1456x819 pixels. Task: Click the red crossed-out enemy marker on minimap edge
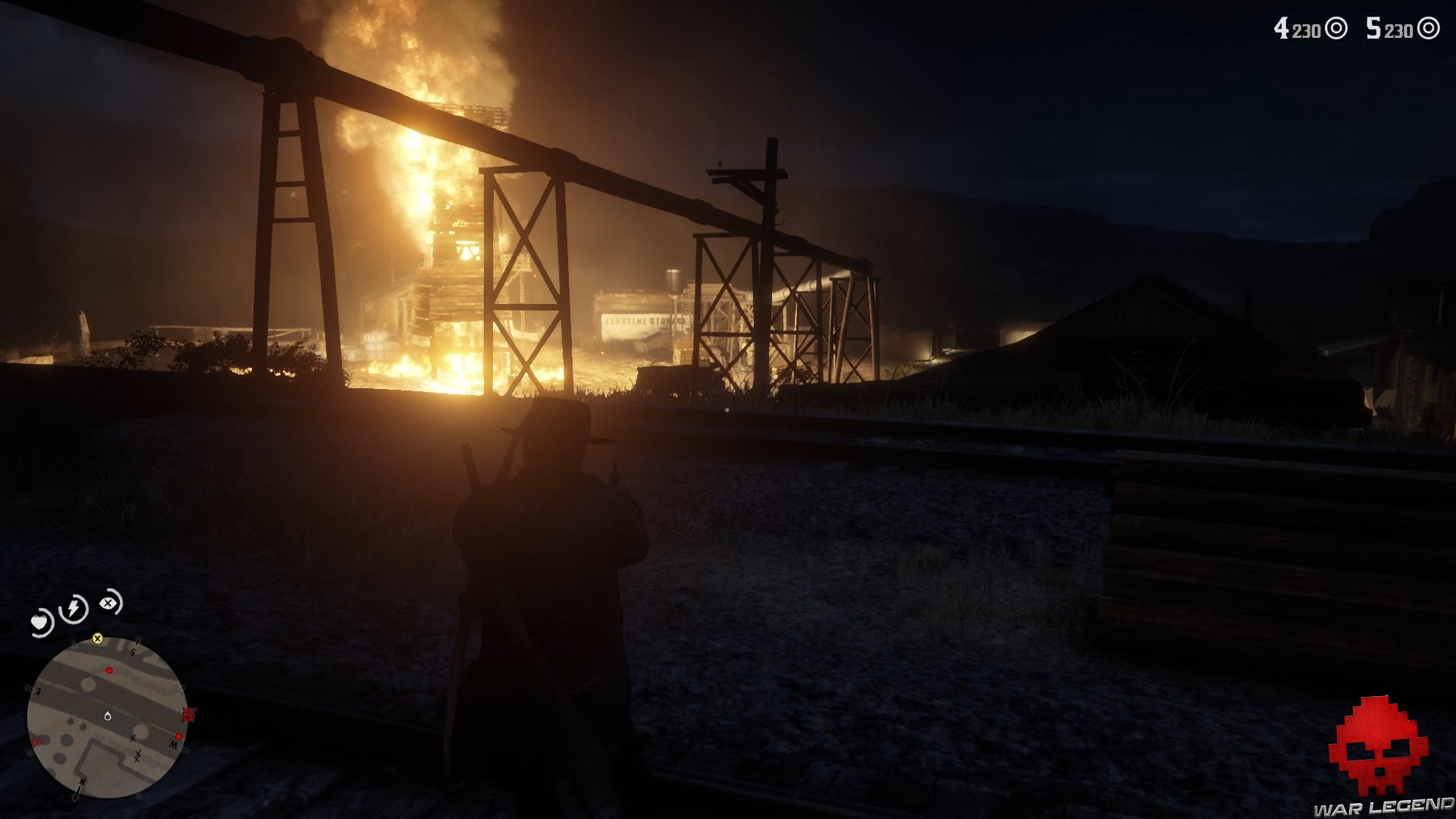click(x=188, y=714)
